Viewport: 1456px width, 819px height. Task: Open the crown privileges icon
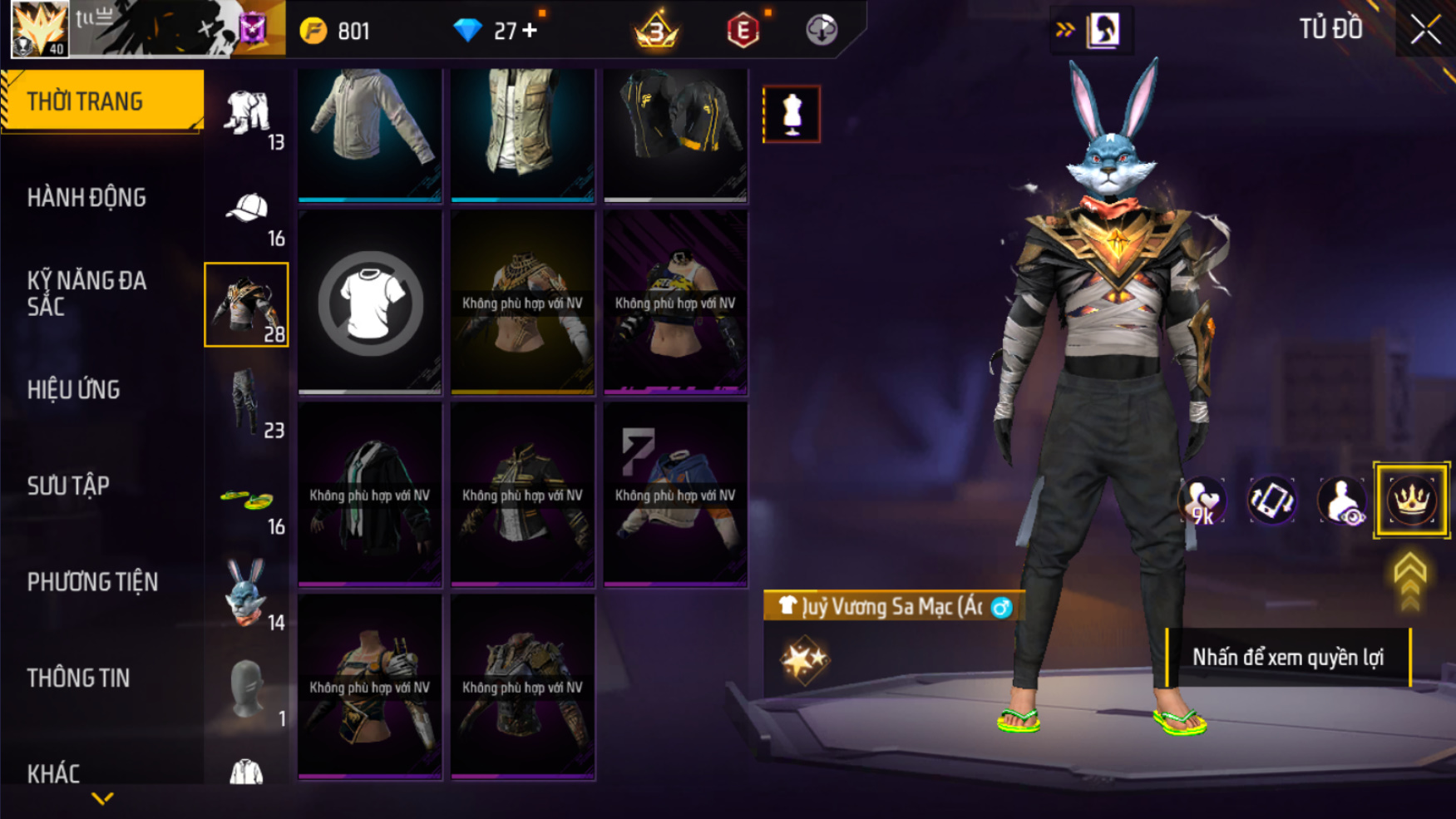(x=1411, y=501)
